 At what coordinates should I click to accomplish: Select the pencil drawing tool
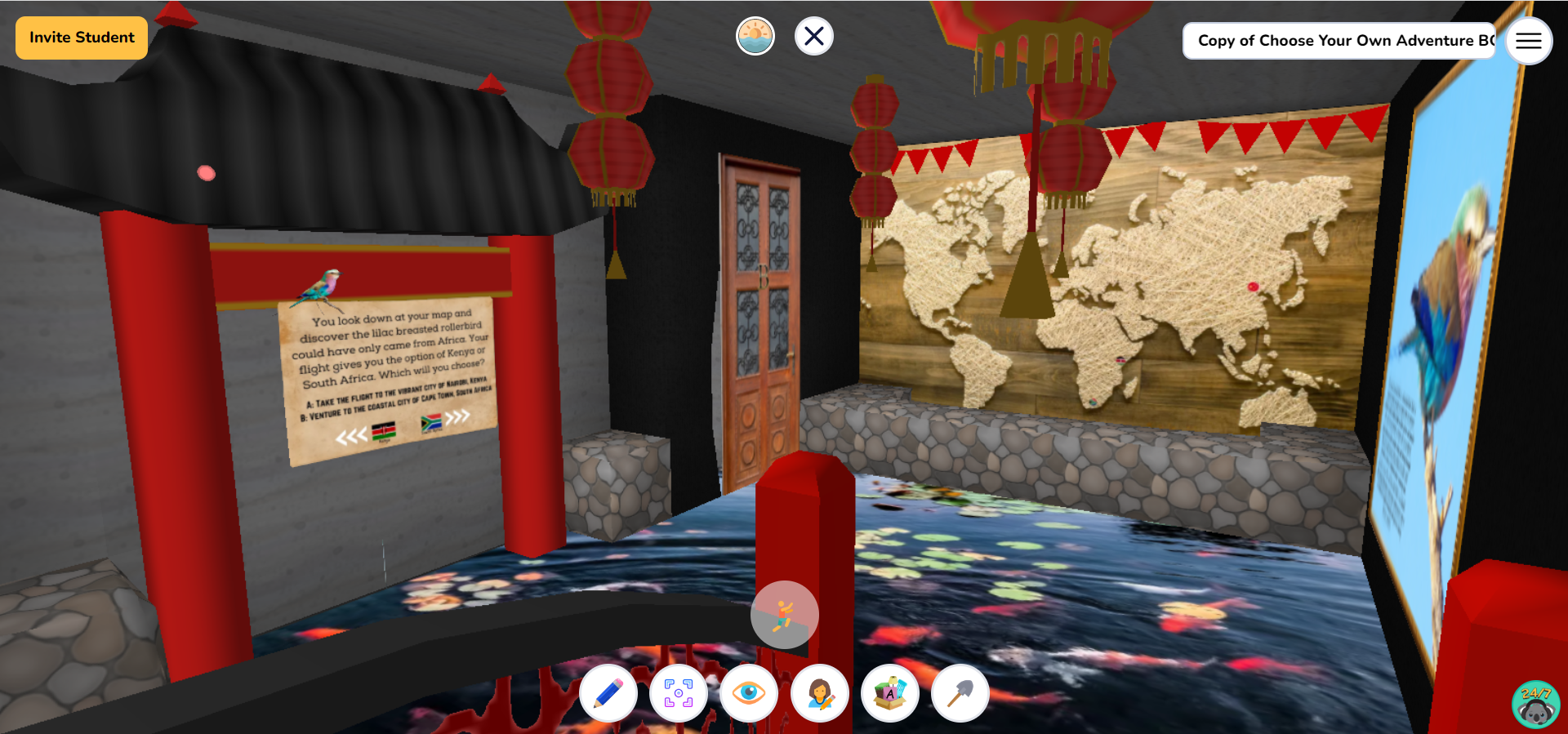click(x=608, y=693)
